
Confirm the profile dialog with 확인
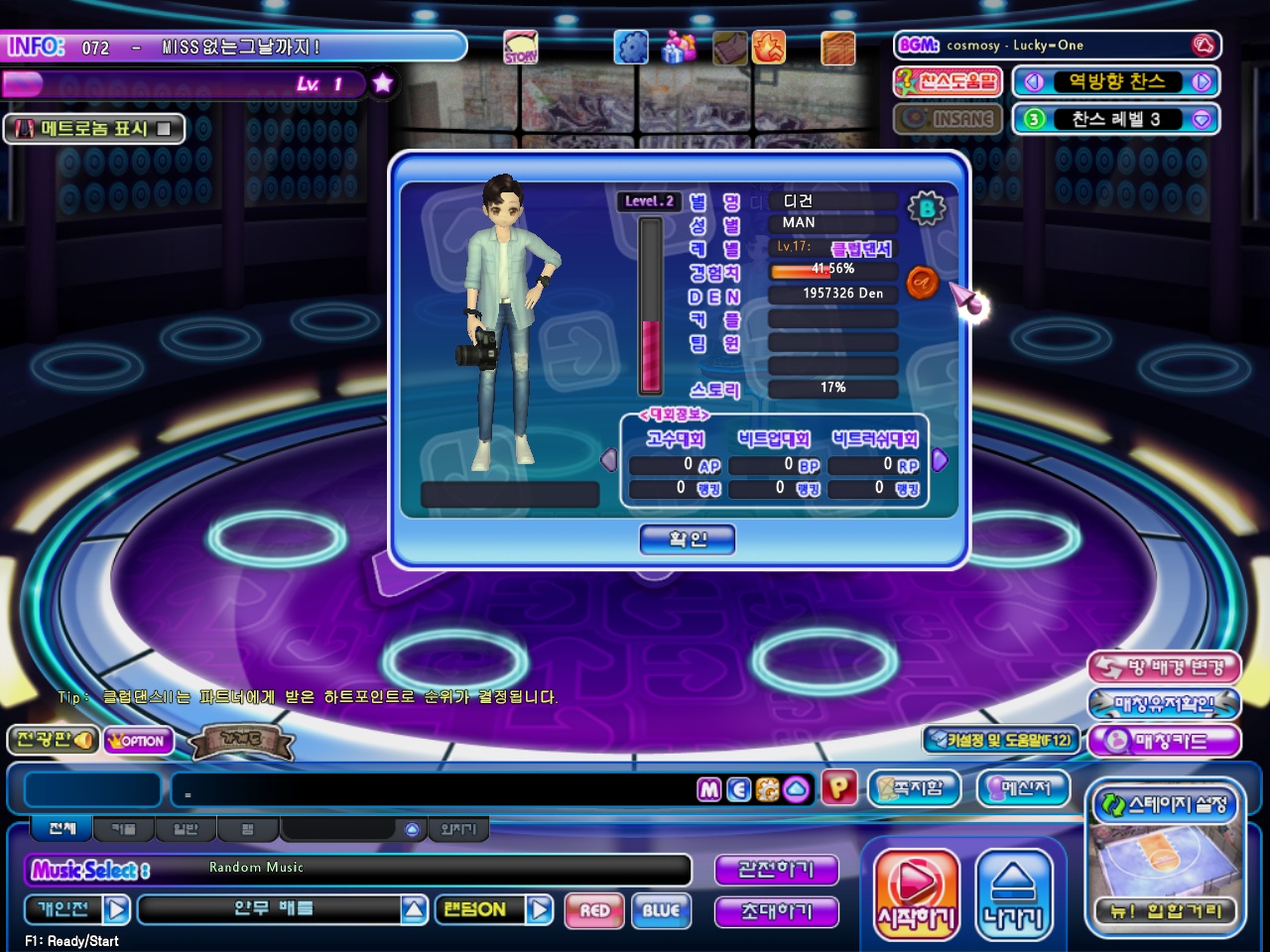(687, 539)
